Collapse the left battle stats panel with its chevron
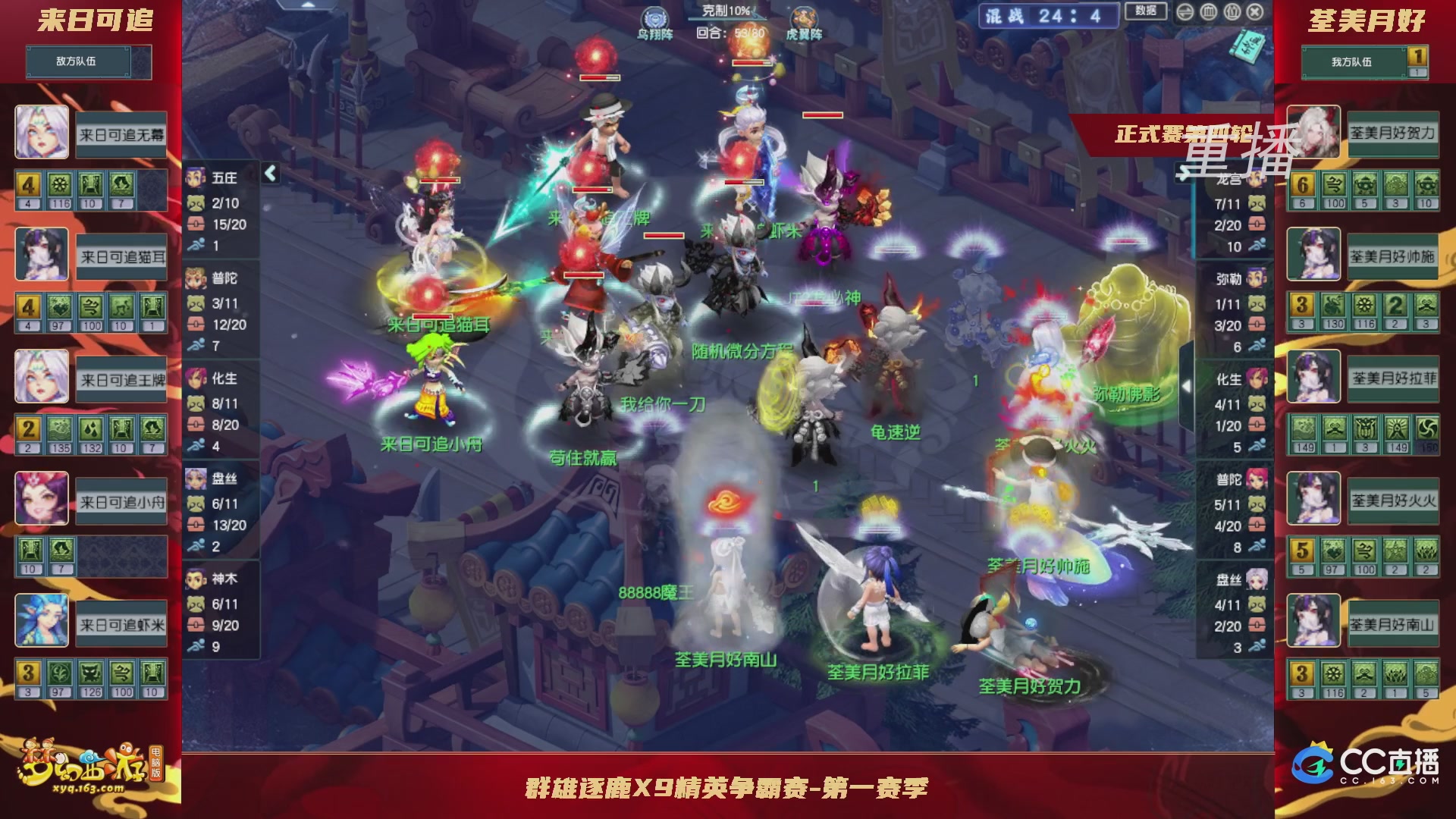 pyautogui.click(x=269, y=173)
